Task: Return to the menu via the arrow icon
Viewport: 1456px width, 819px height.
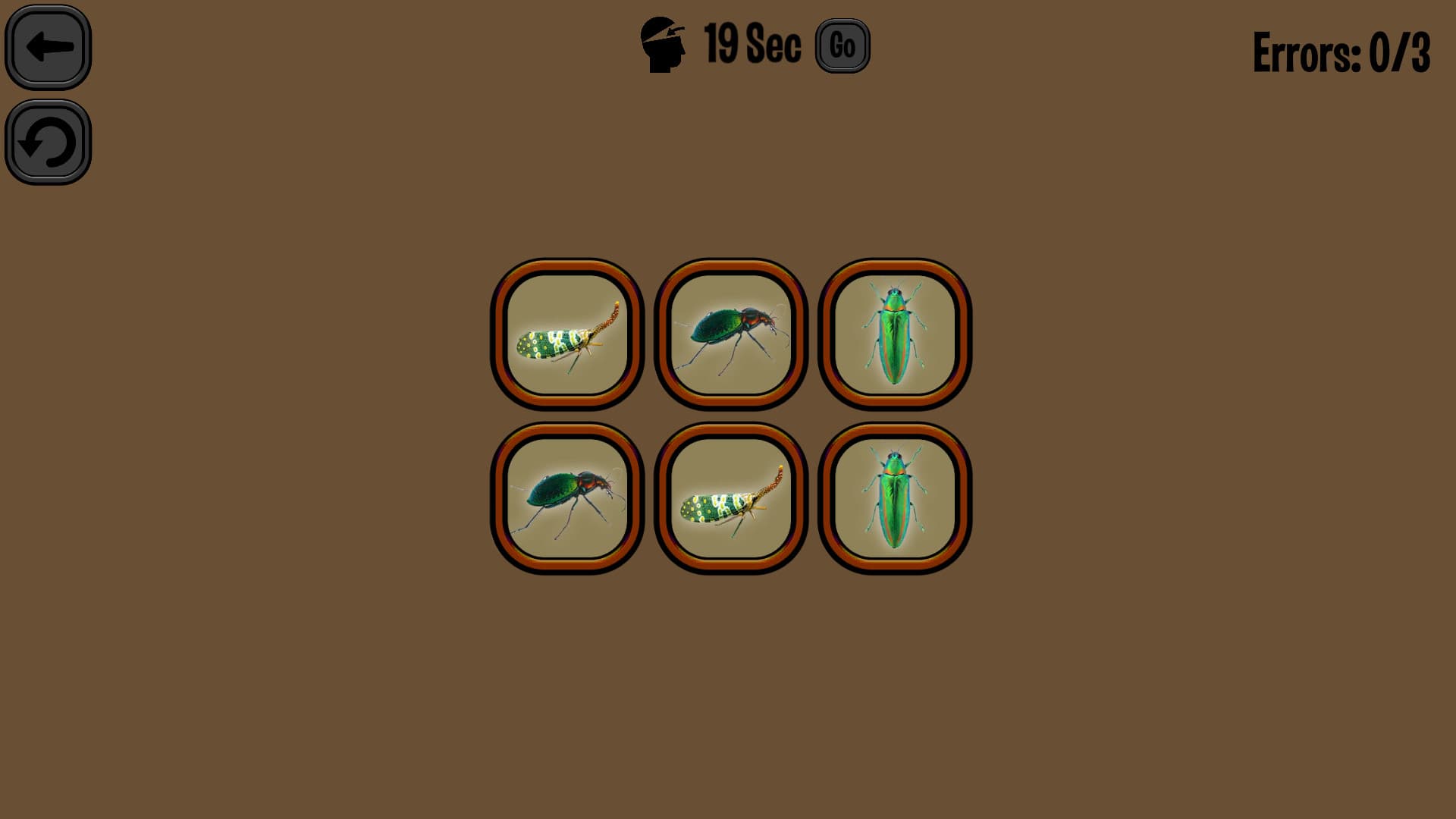Action: (48, 47)
